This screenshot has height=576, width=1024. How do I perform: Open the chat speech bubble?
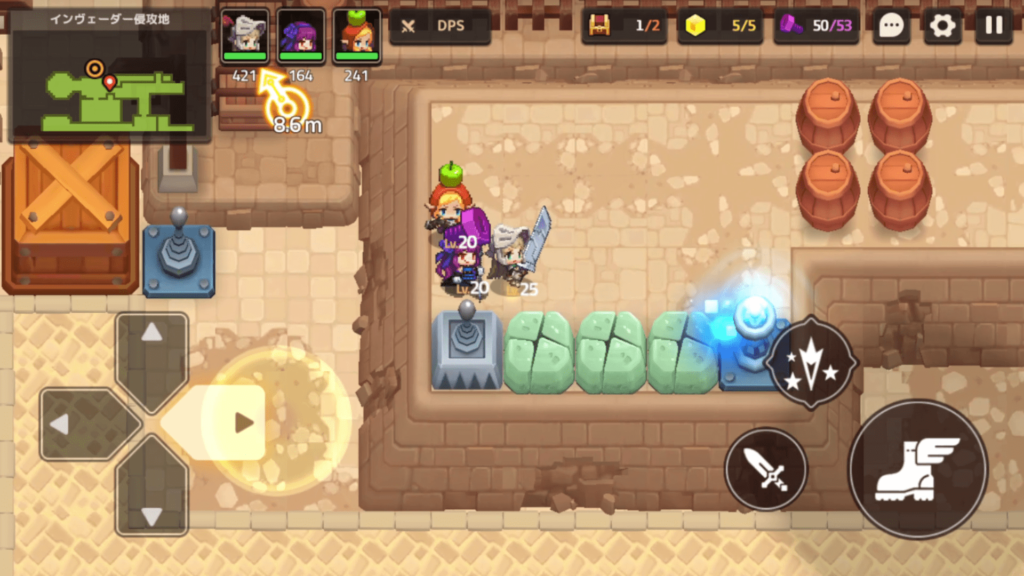coord(890,26)
